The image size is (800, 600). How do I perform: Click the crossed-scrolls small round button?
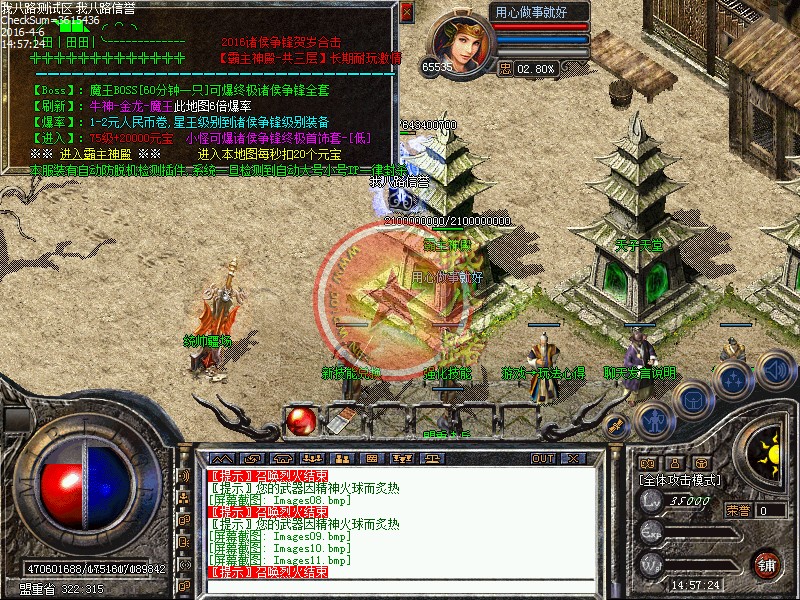(616, 428)
